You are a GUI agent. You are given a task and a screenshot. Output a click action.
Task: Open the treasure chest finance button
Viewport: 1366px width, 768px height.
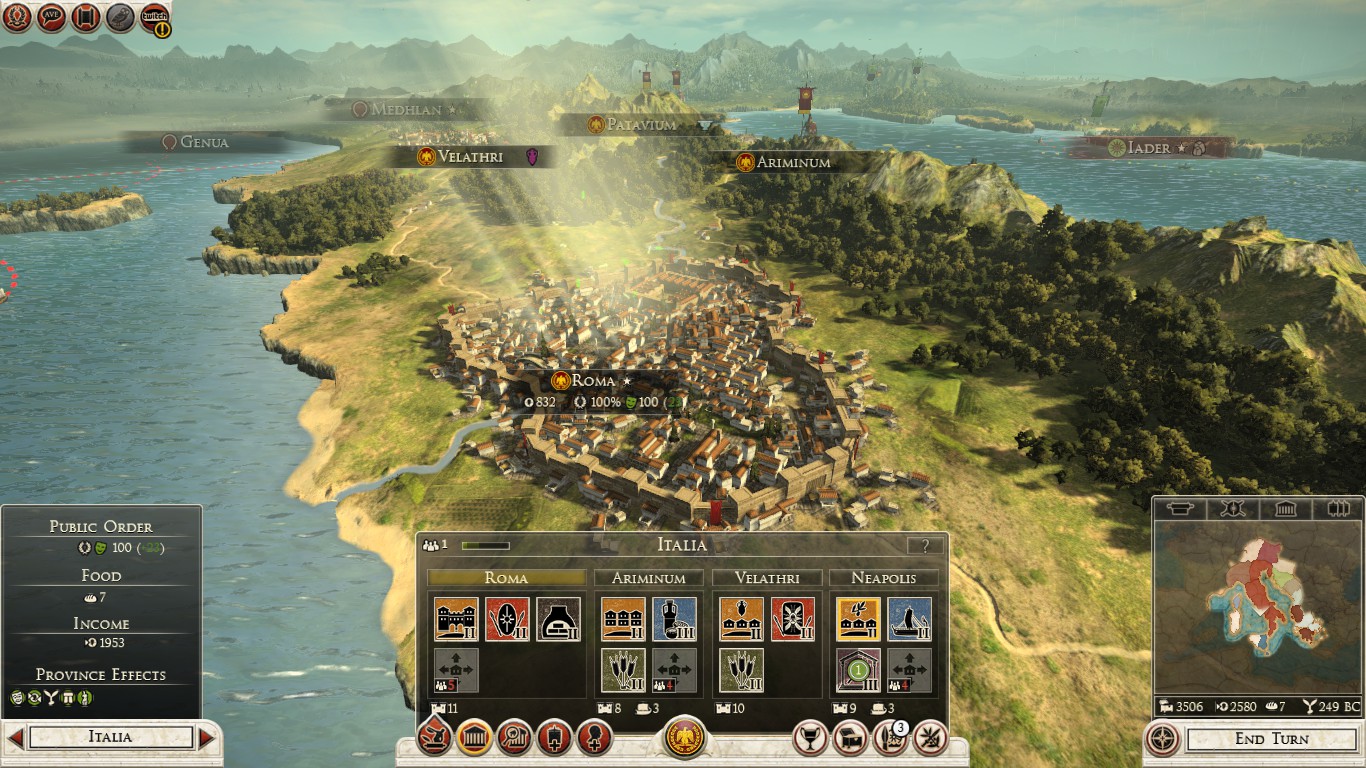(x=850, y=738)
